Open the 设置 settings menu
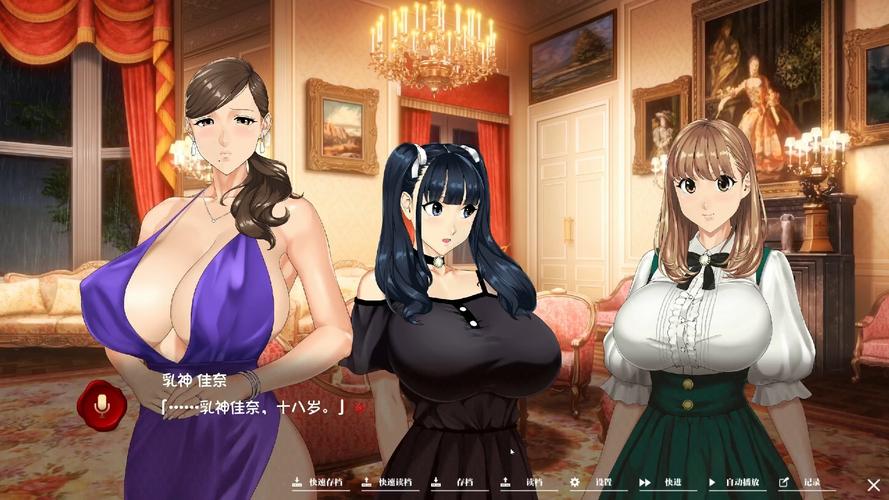Viewport: 889px width, 500px height. (594, 482)
